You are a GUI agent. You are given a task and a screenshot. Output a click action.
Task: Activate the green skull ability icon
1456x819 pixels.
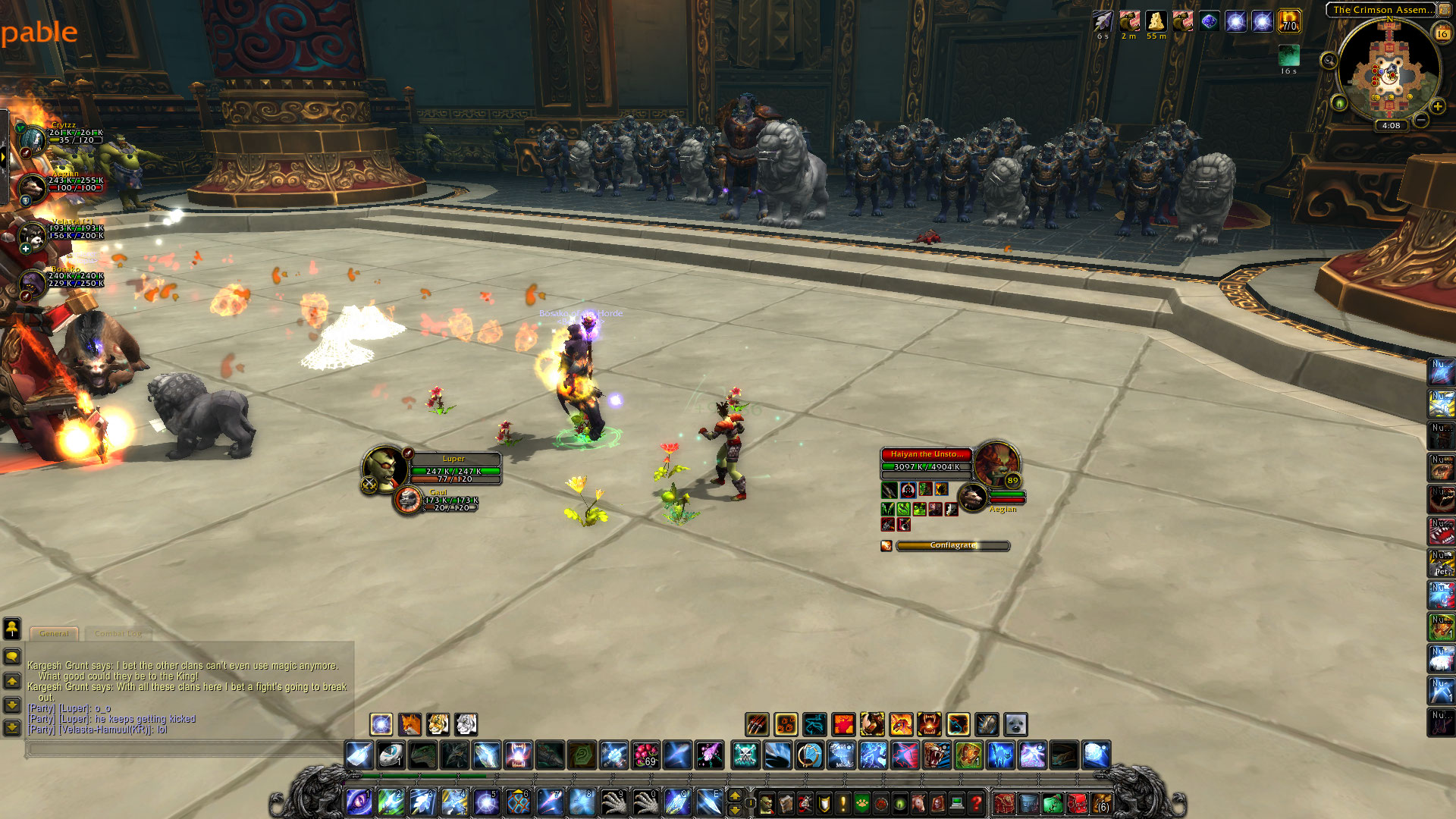coord(745,755)
